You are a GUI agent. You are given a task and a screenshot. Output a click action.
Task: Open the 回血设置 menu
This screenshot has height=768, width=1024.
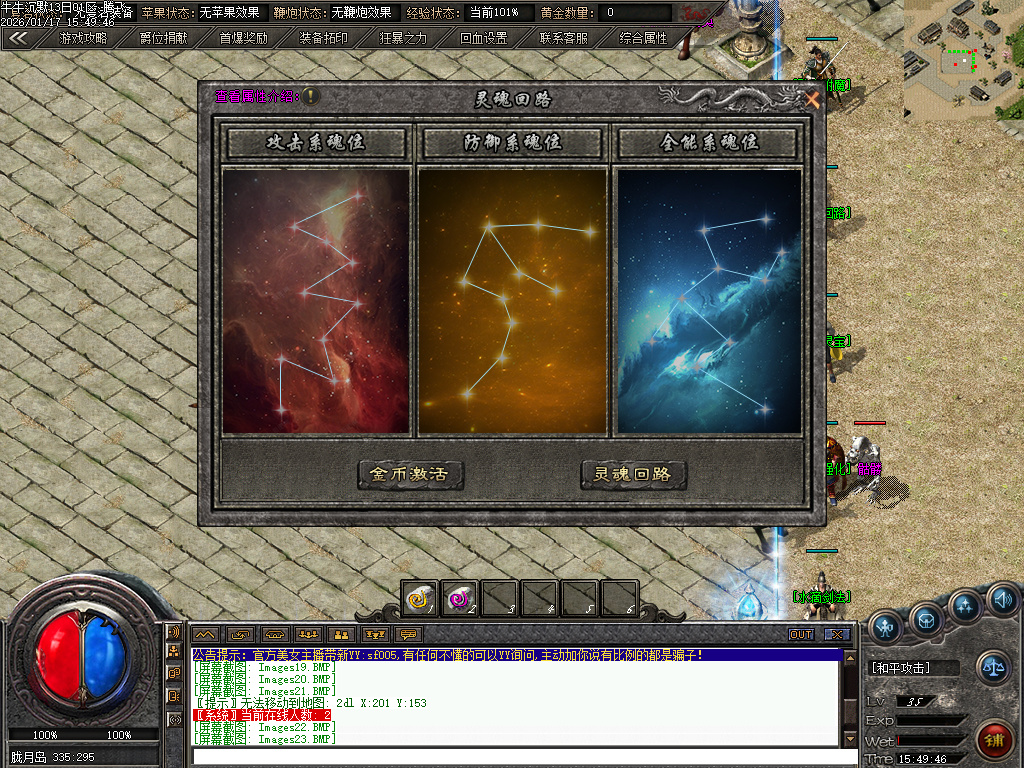(483, 38)
